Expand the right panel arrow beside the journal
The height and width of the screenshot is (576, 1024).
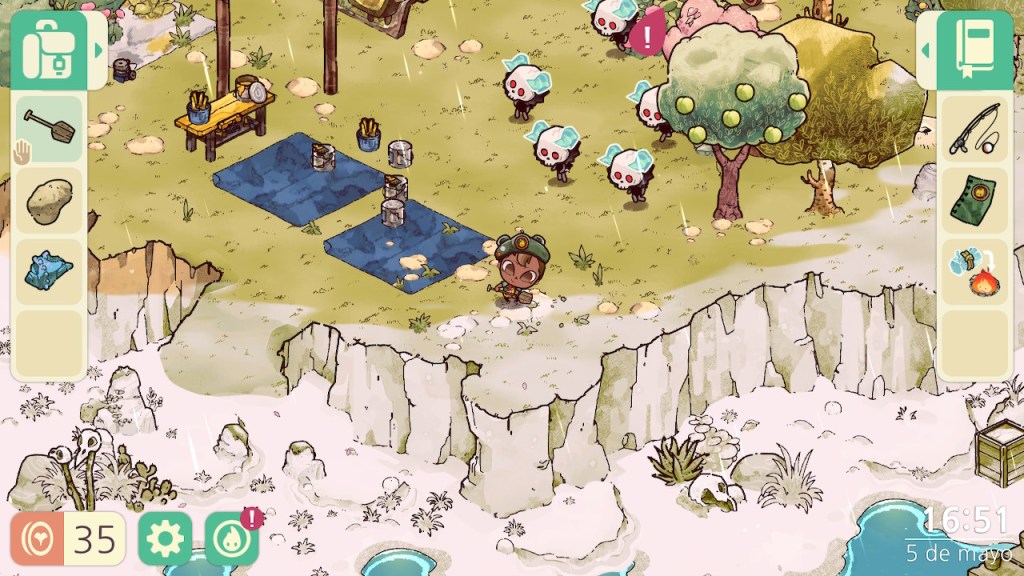pos(926,50)
